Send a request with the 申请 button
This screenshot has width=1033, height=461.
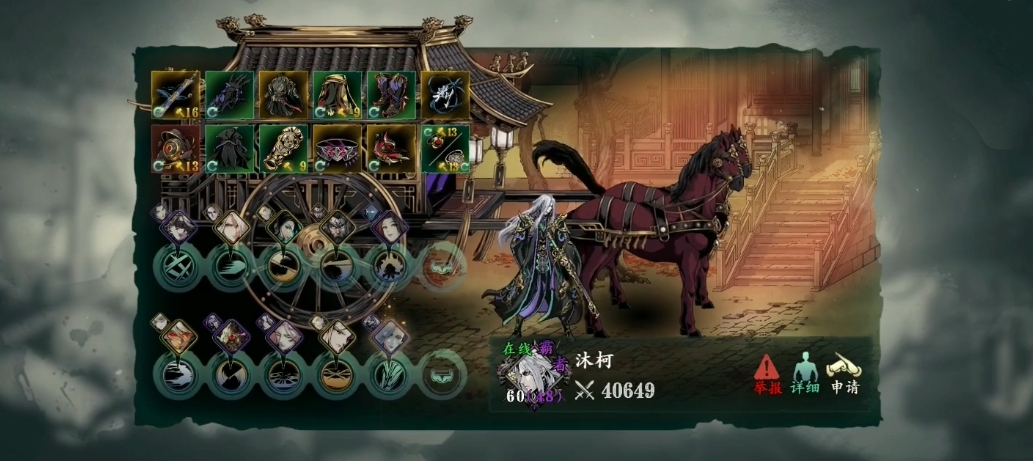click(x=844, y=373)
